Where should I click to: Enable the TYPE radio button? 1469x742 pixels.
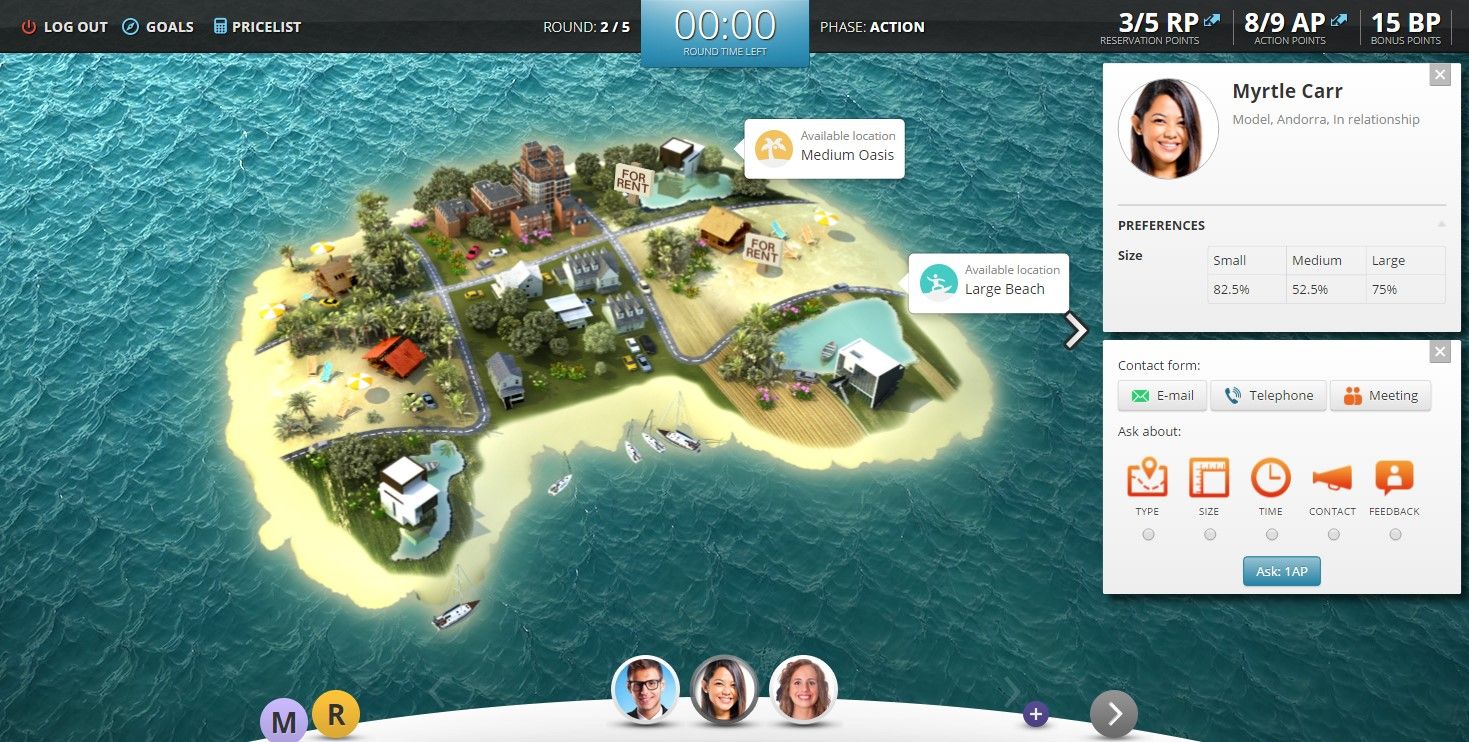1147,534
